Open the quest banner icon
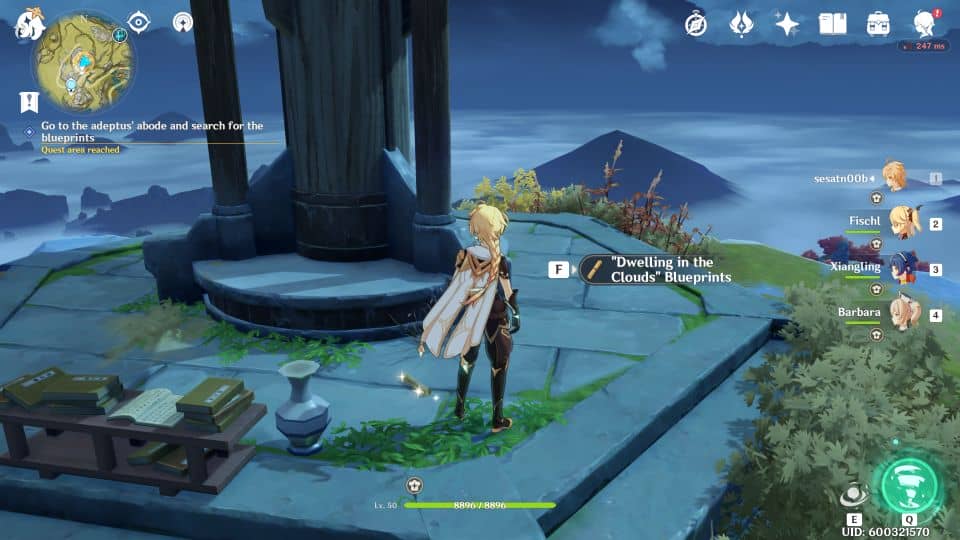The height and width of the screenshot is (540, 960). (x=28, y=102)
